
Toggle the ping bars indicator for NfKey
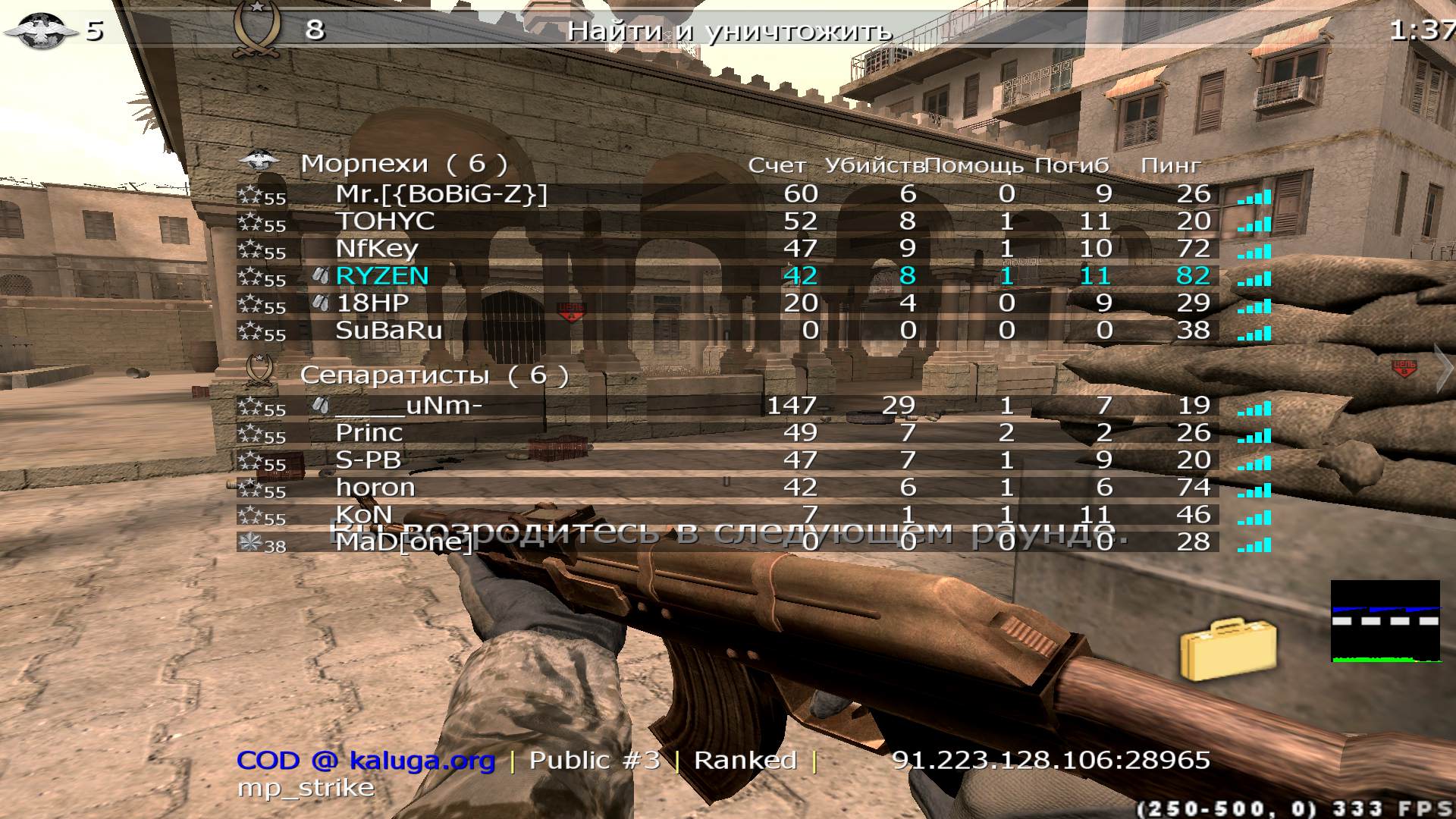point(1254,250)
